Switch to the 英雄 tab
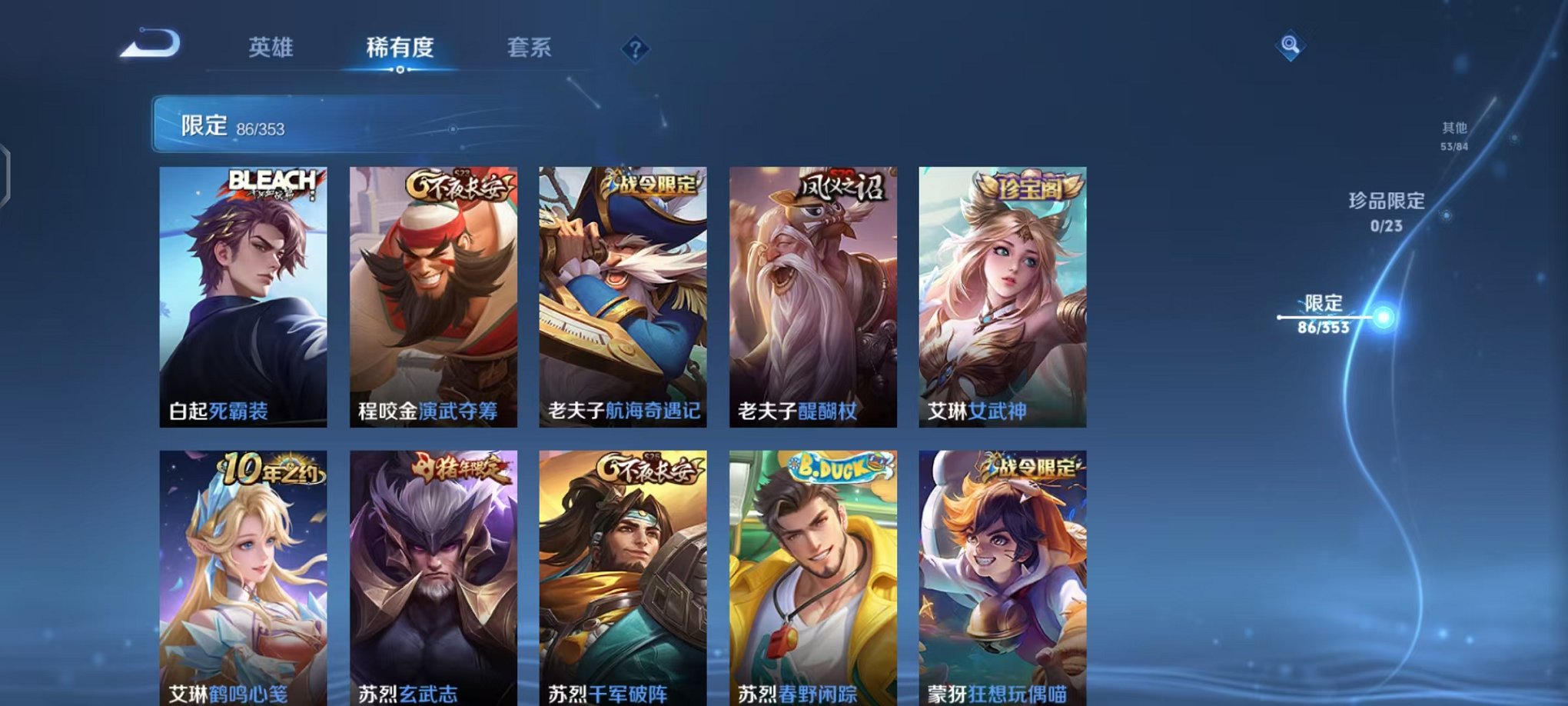 tap(270, 48)
